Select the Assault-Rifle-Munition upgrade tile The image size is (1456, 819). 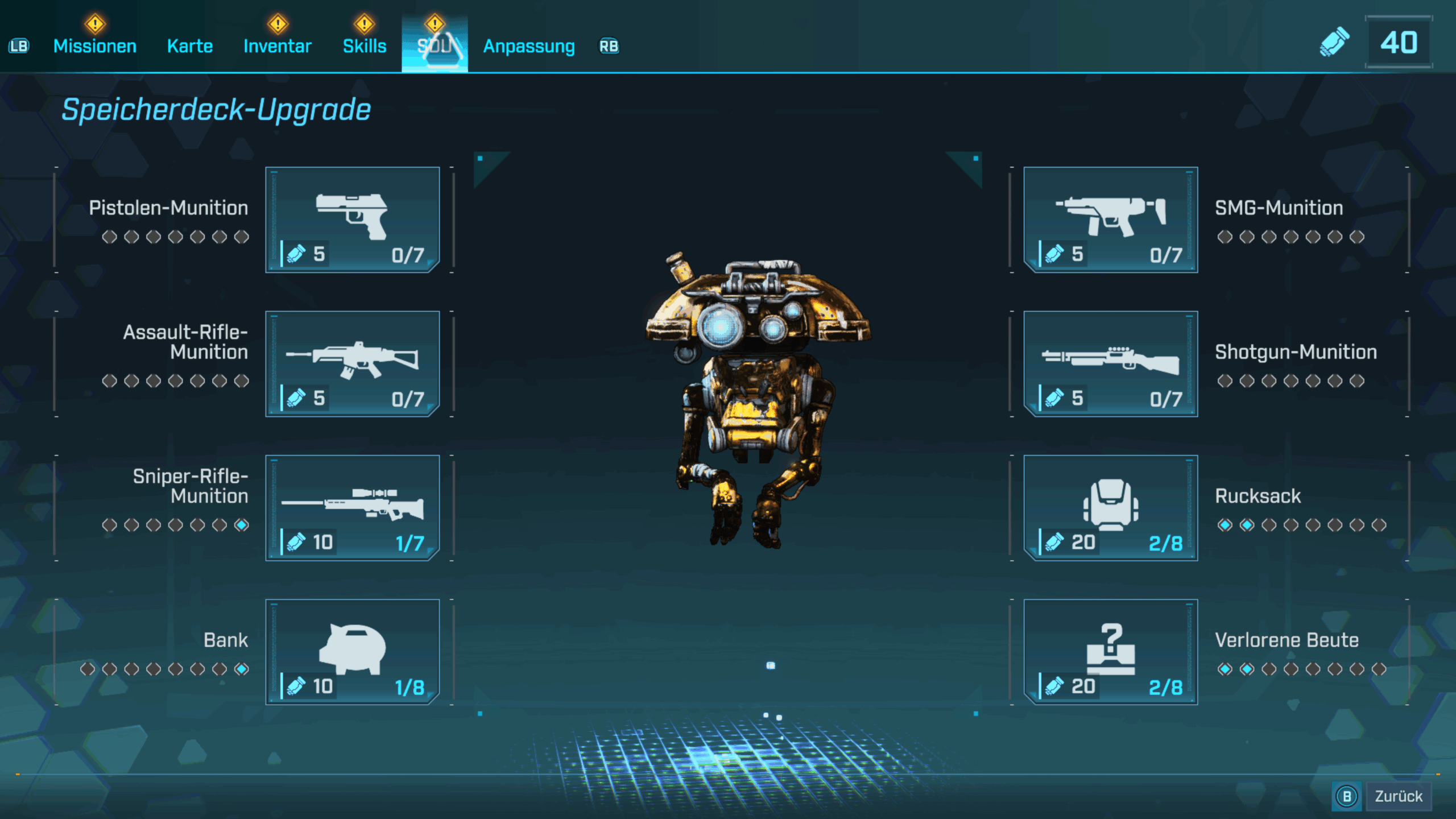[353, 363]
